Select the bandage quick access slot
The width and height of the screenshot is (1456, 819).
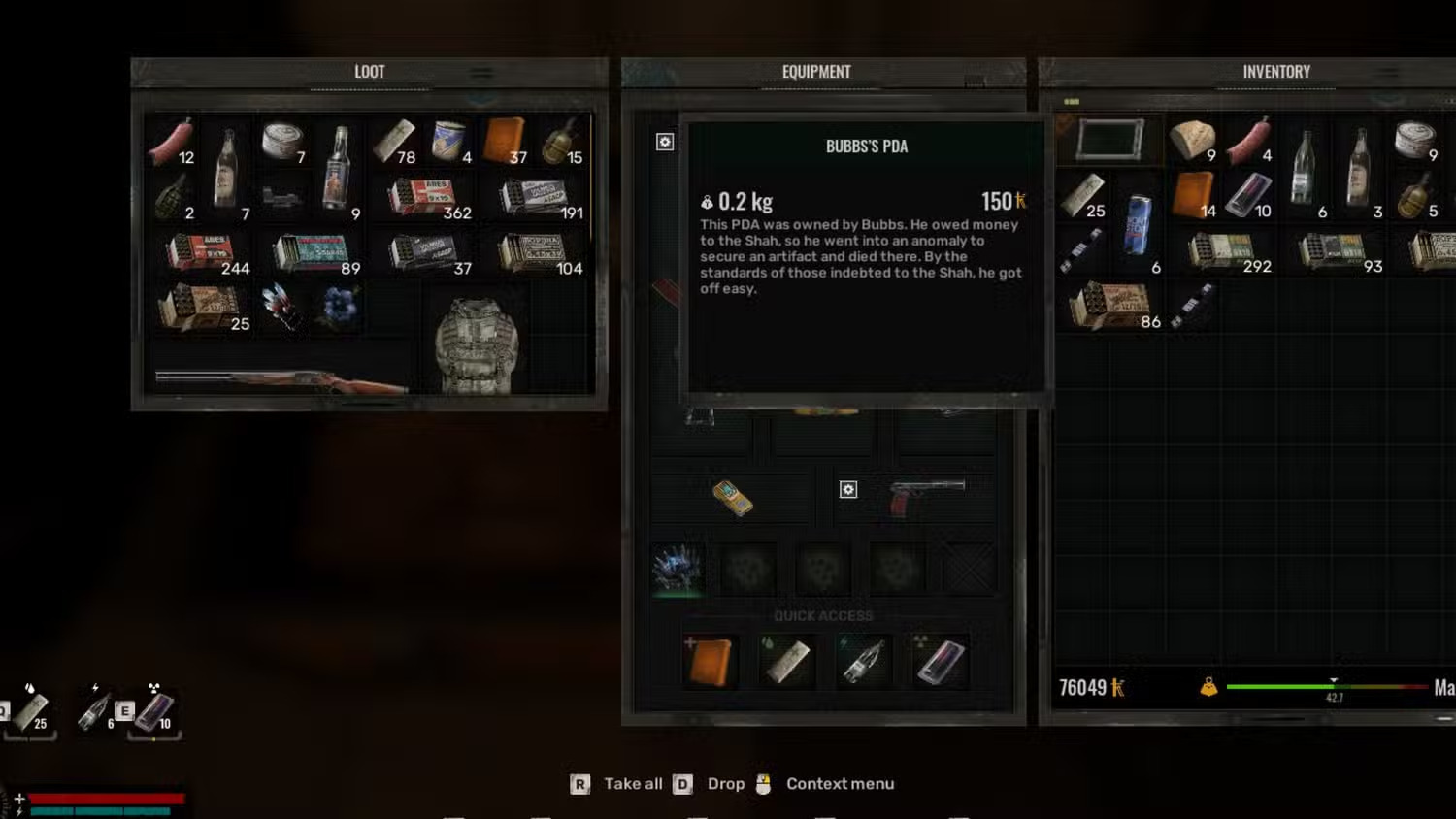(x=787, y=661)
